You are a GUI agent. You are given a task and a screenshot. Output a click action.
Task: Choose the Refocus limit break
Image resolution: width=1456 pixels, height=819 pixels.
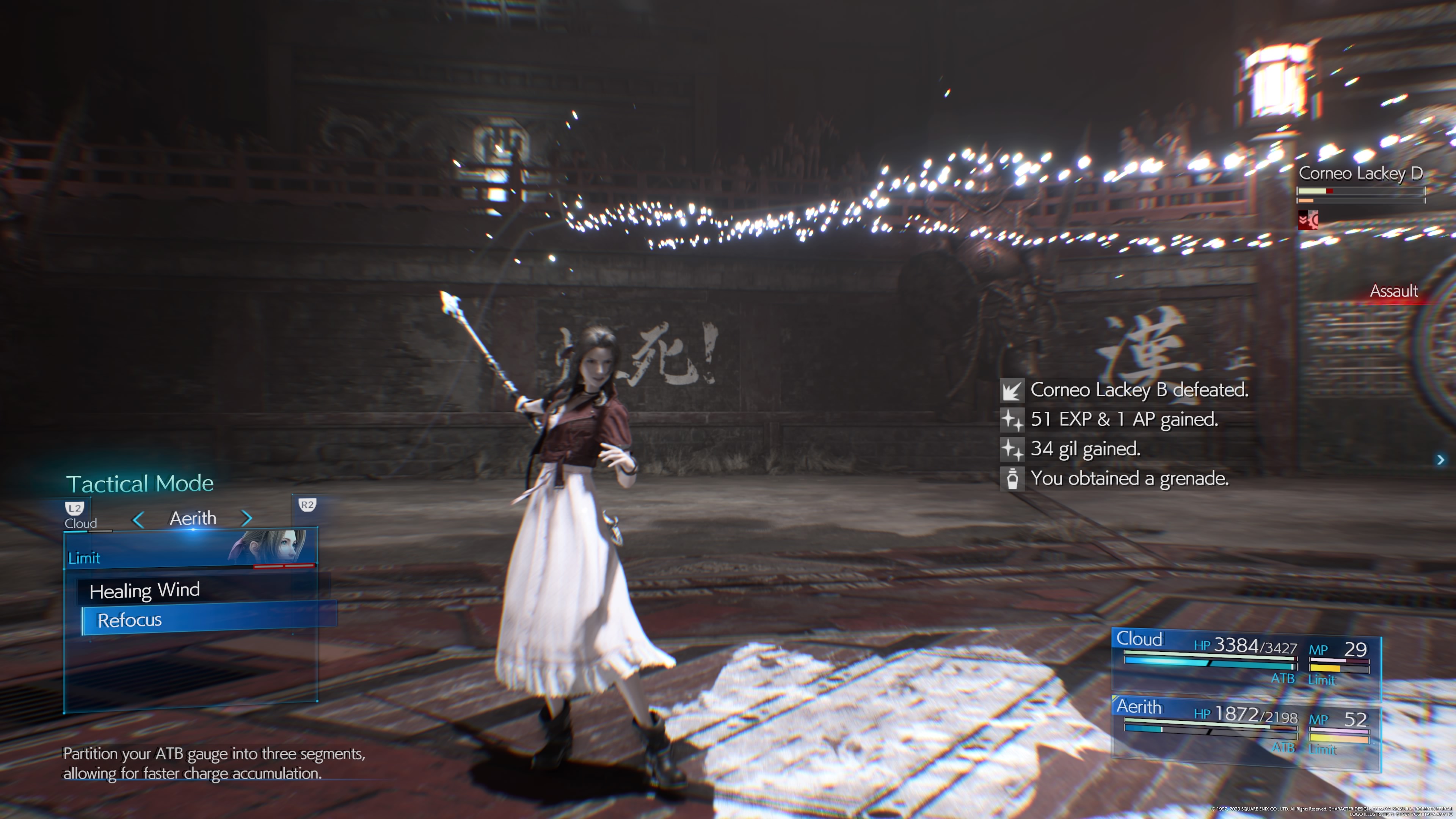pyautogui.click(x=130, y=621)
